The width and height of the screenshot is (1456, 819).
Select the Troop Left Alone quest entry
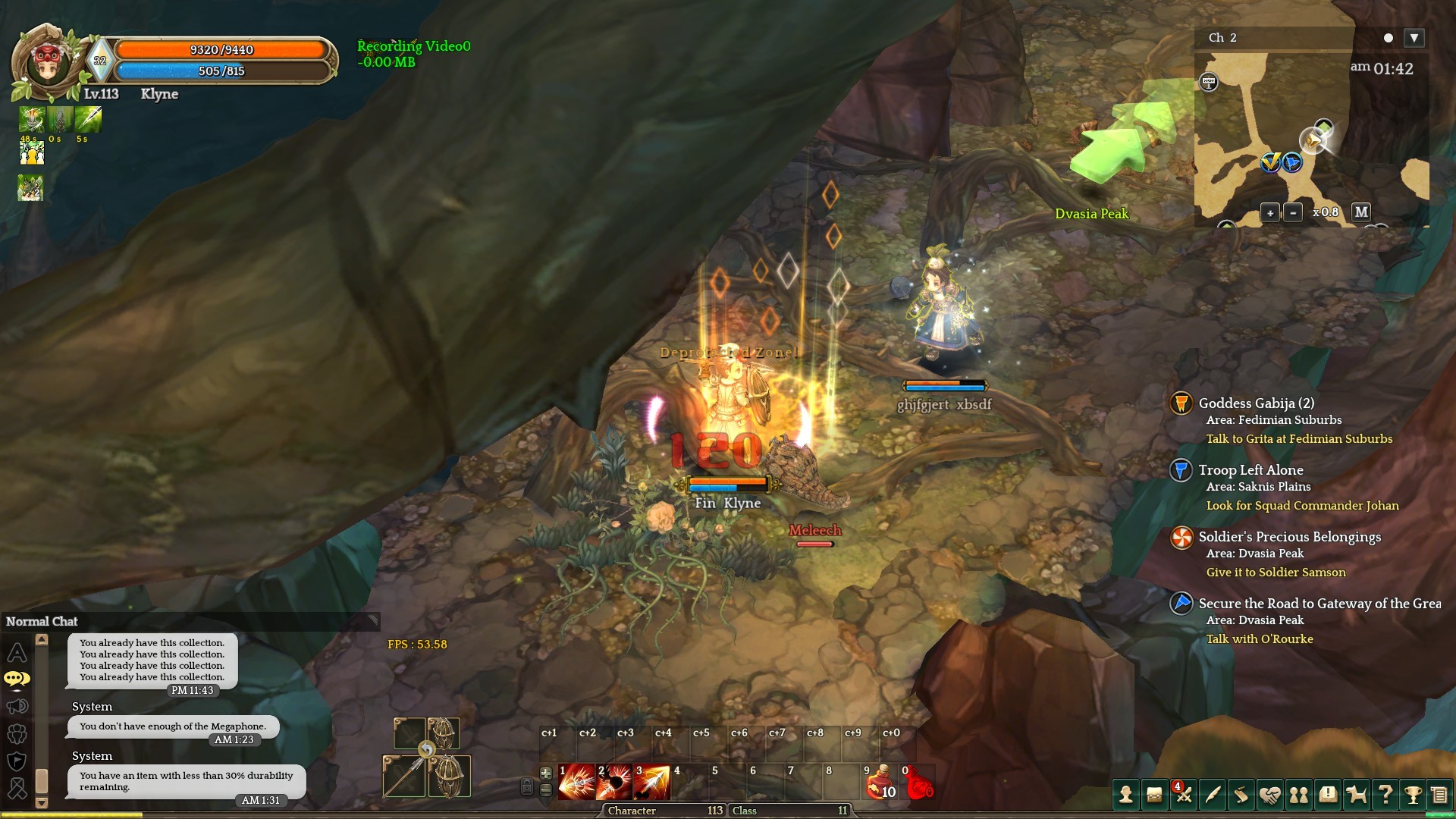1250,470
